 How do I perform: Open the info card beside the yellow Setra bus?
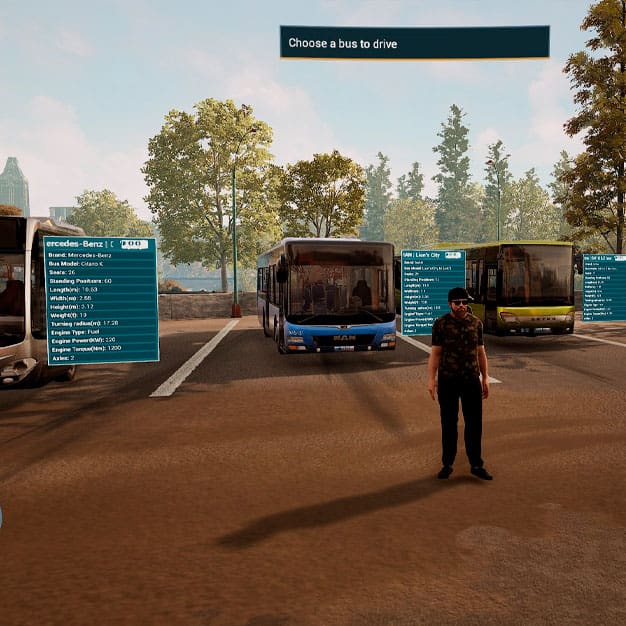coord(604,287)
